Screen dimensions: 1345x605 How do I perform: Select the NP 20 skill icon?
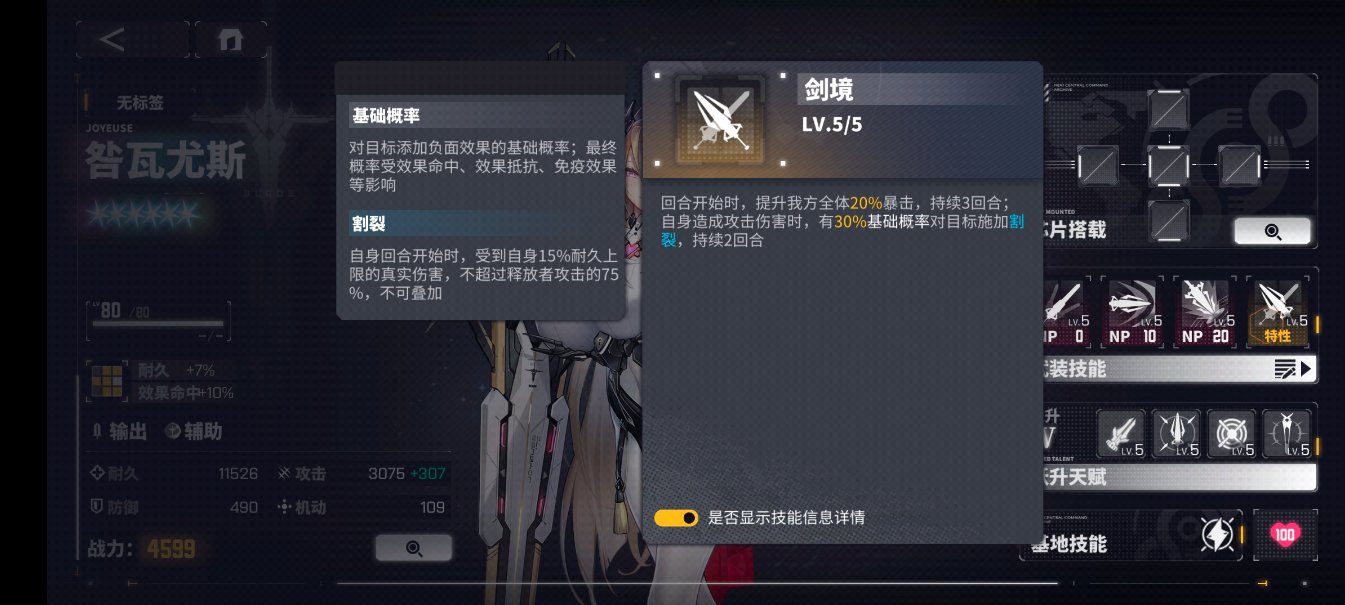[1207, 311]
